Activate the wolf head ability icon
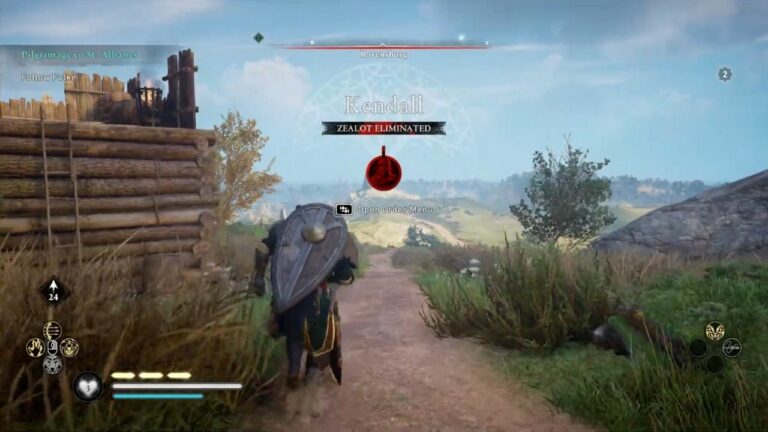 53,366
